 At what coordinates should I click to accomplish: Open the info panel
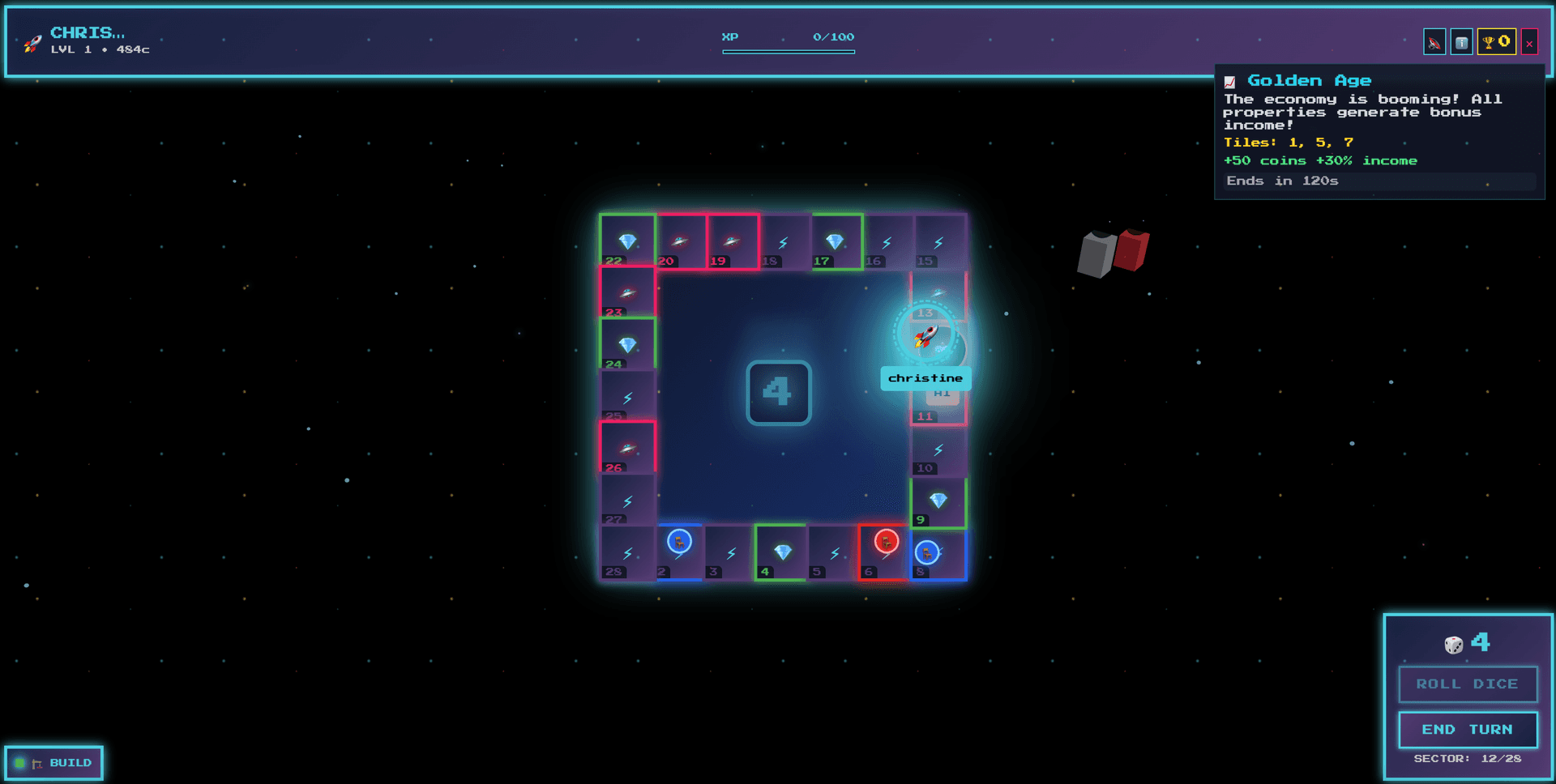click(x=1461, y=41)
